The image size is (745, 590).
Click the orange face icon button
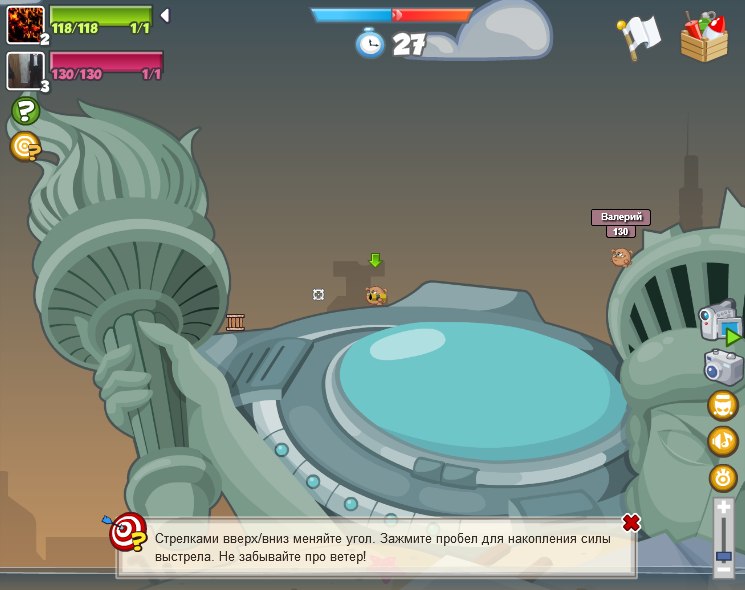coord(722,405)
